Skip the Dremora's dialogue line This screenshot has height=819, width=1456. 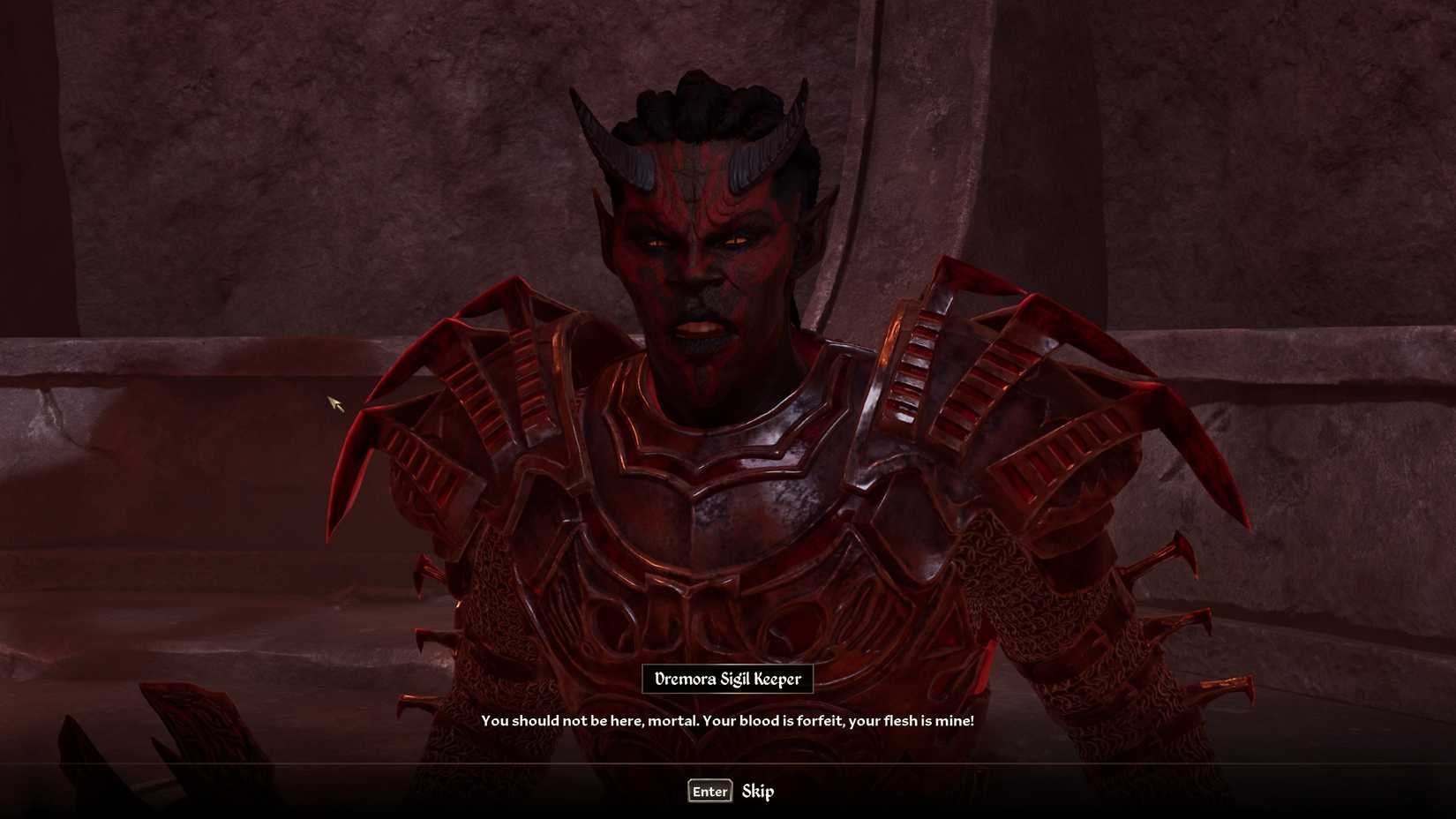[x=761, y=792]
